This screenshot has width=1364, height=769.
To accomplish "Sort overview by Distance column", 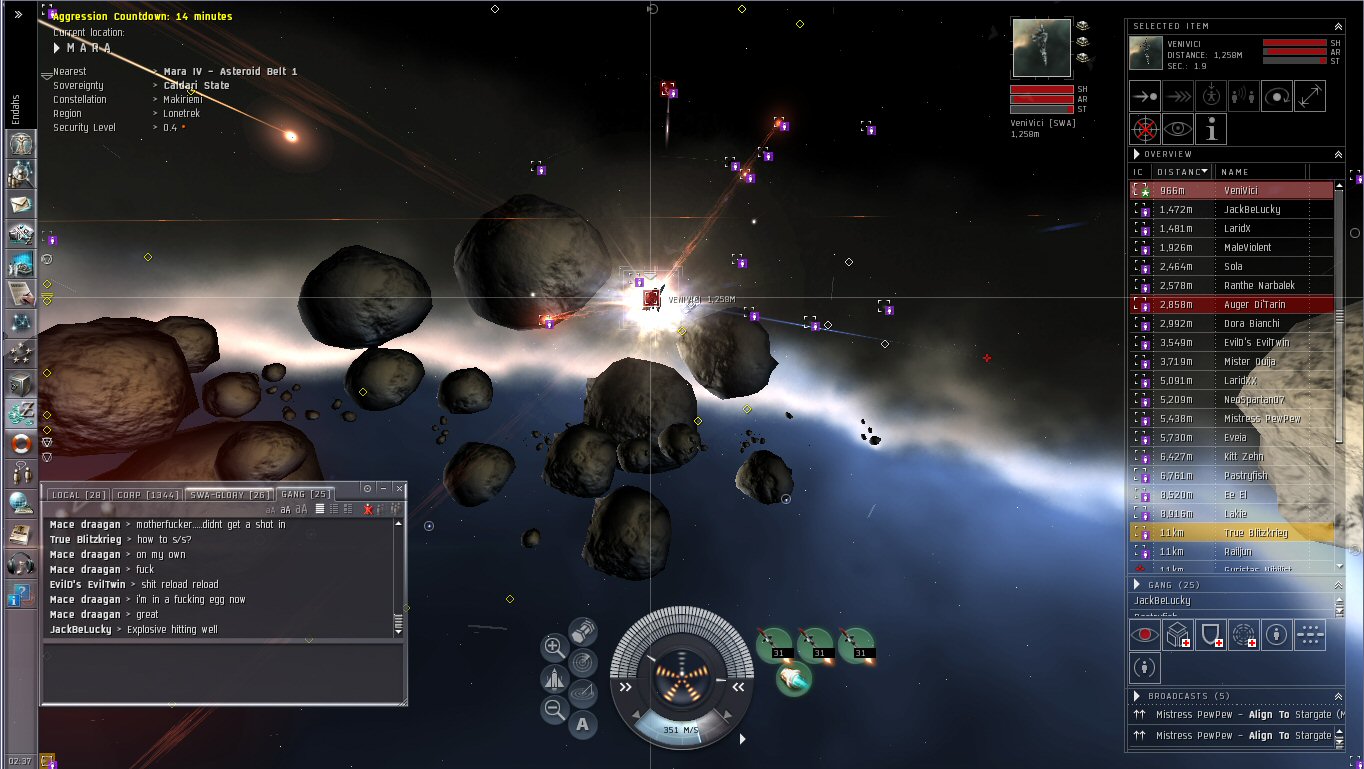I will [x=1182, y=172].
